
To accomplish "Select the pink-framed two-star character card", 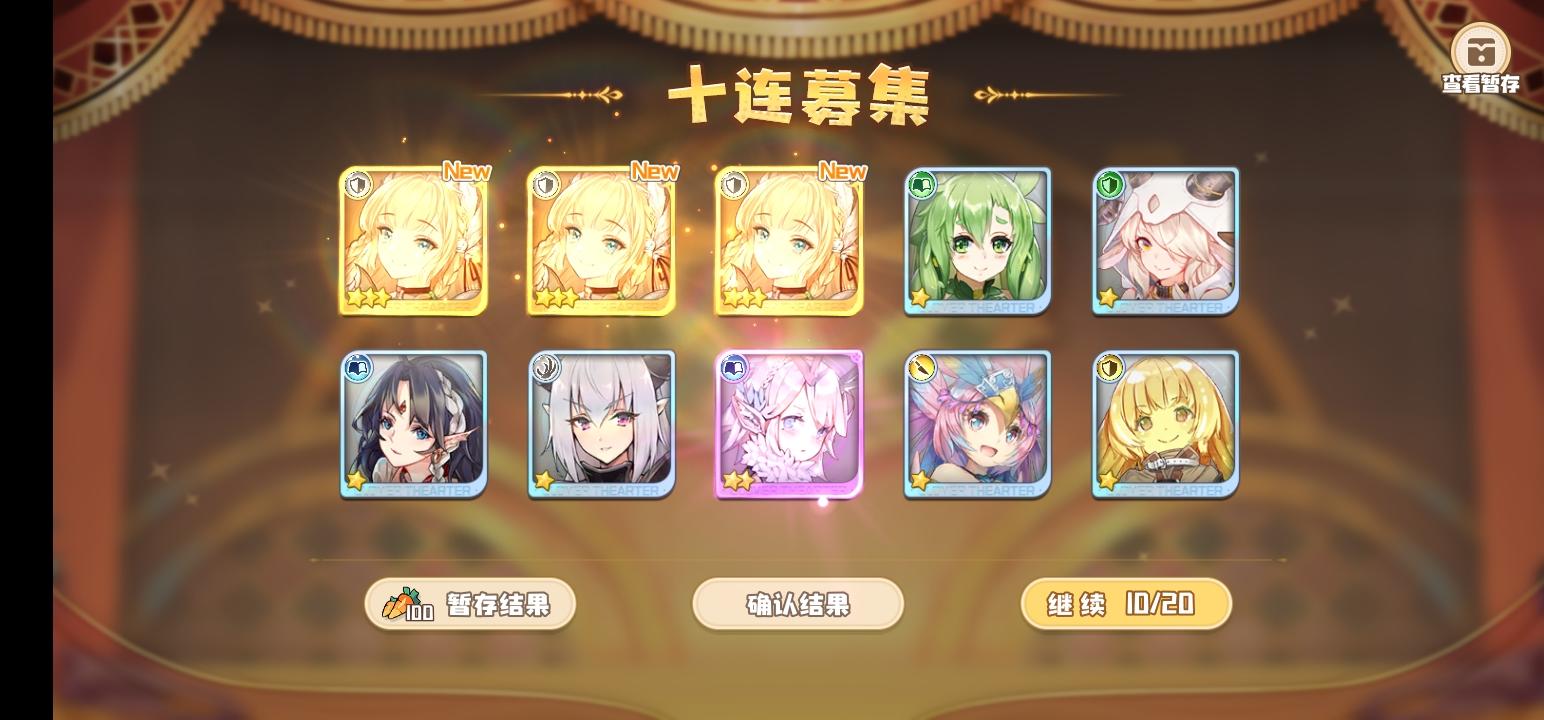I will coord(789,424).
